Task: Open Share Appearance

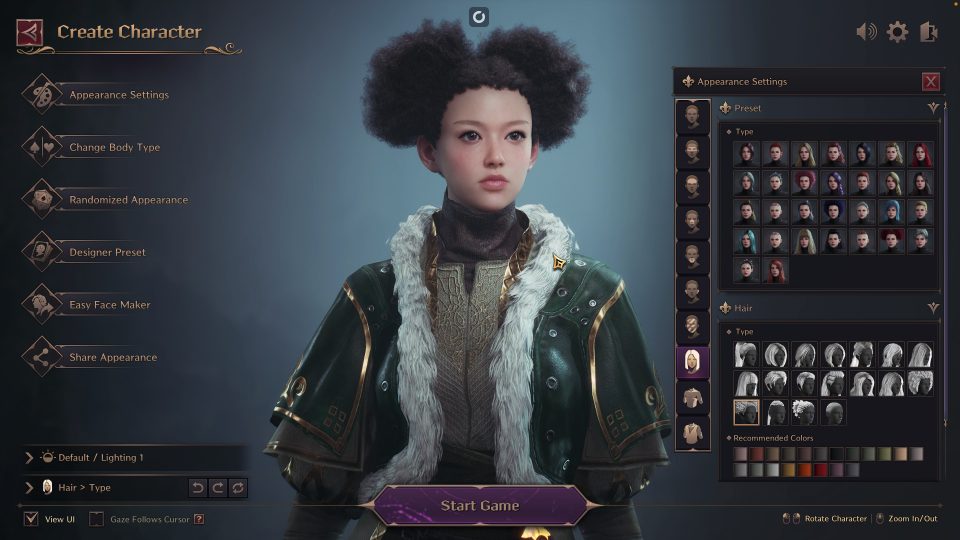Action: pos(112,358)
